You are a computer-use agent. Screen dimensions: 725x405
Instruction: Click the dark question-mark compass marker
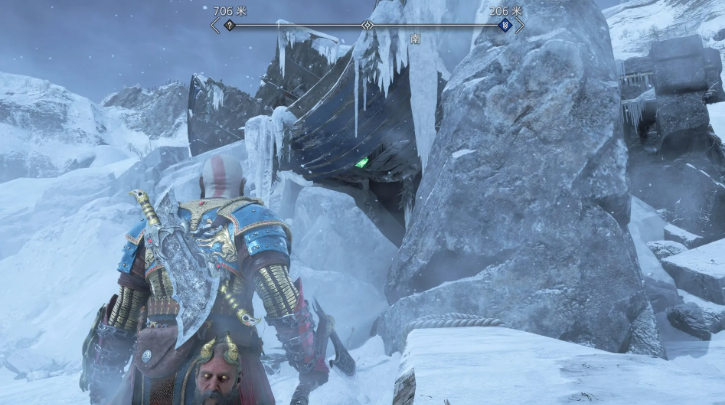click(x=229, y=25)
